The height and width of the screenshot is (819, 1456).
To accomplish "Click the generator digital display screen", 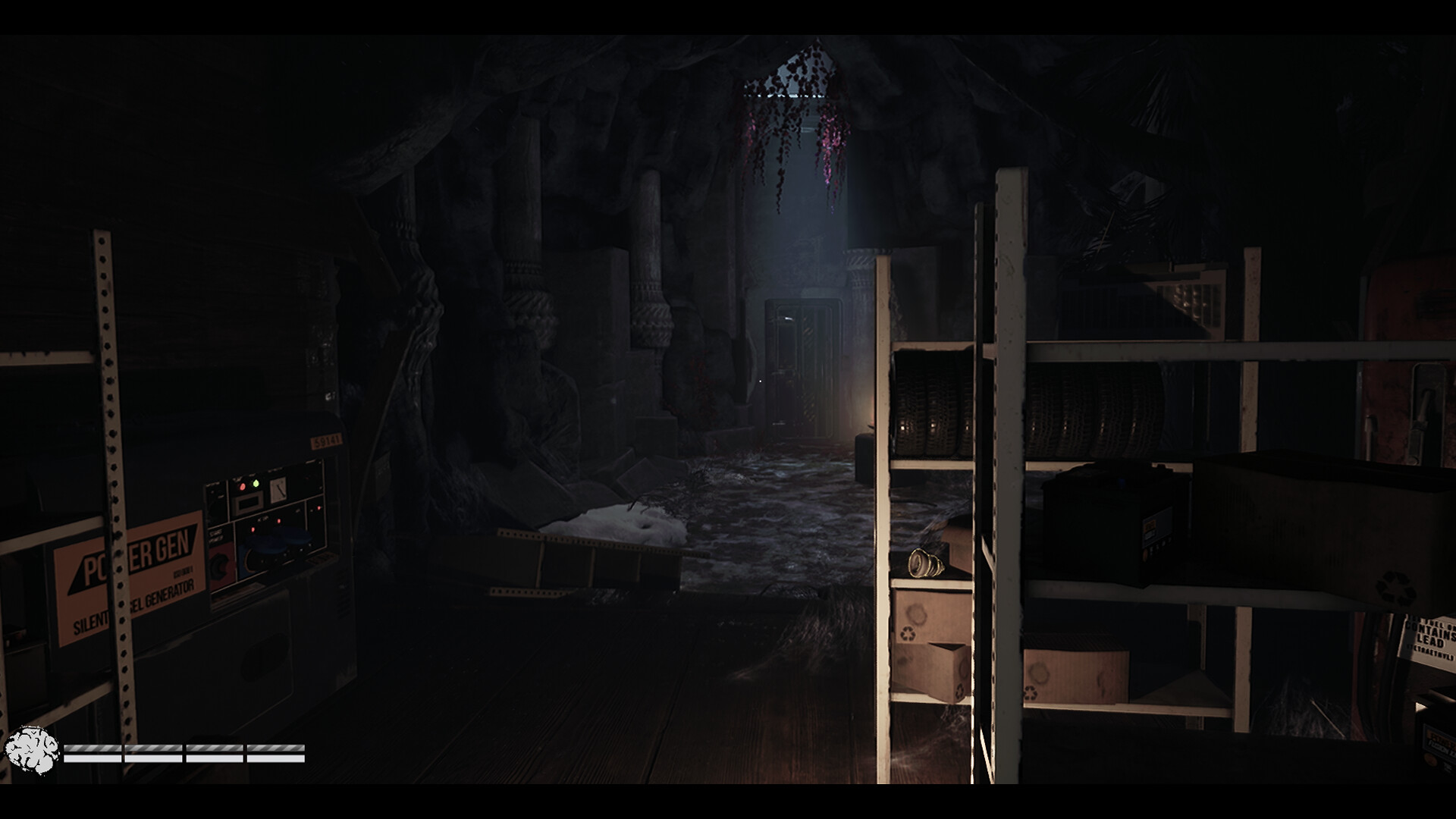I will point(248,501).
